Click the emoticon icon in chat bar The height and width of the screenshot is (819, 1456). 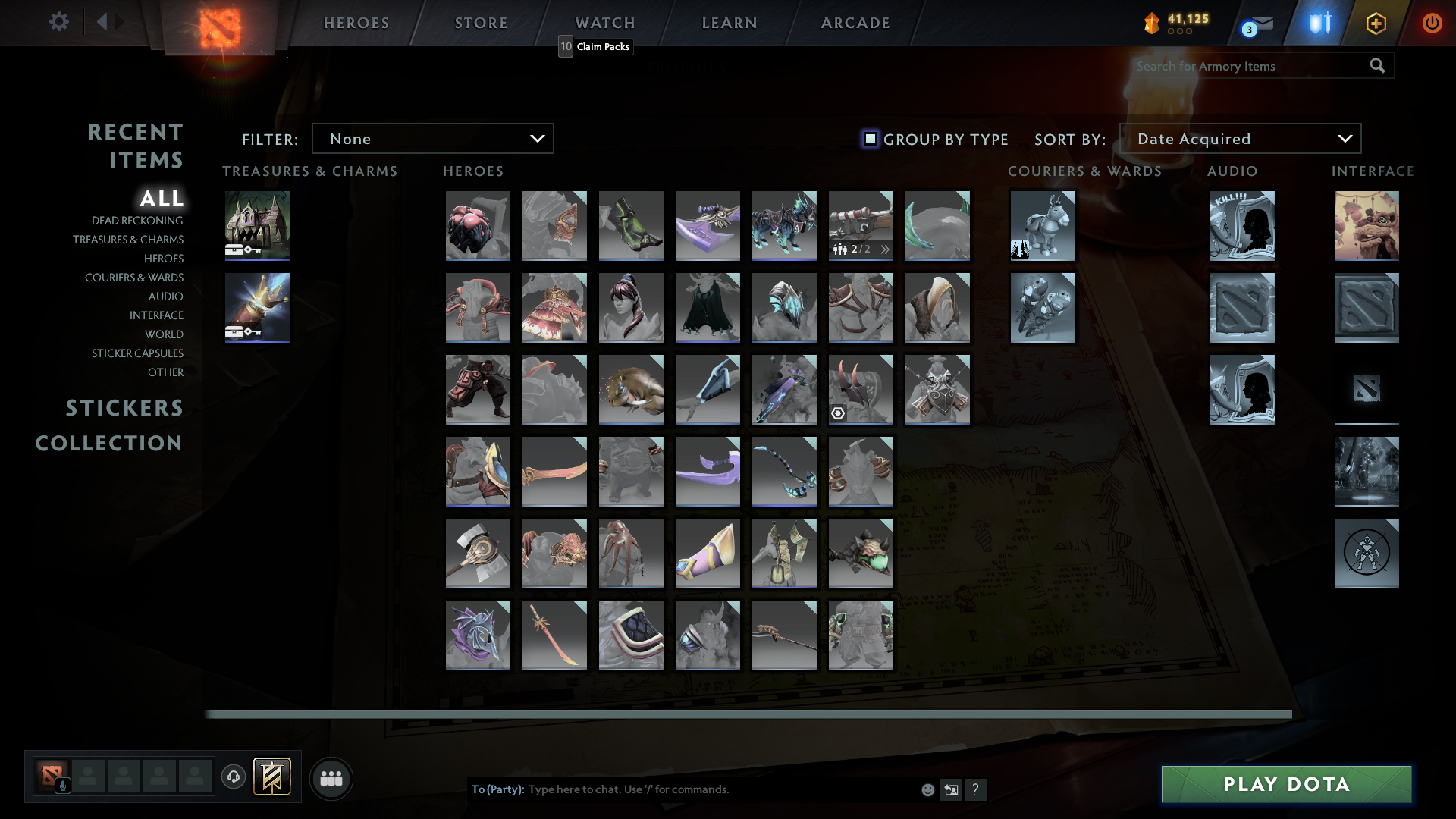pyautogui.click(x=927, y=789)
